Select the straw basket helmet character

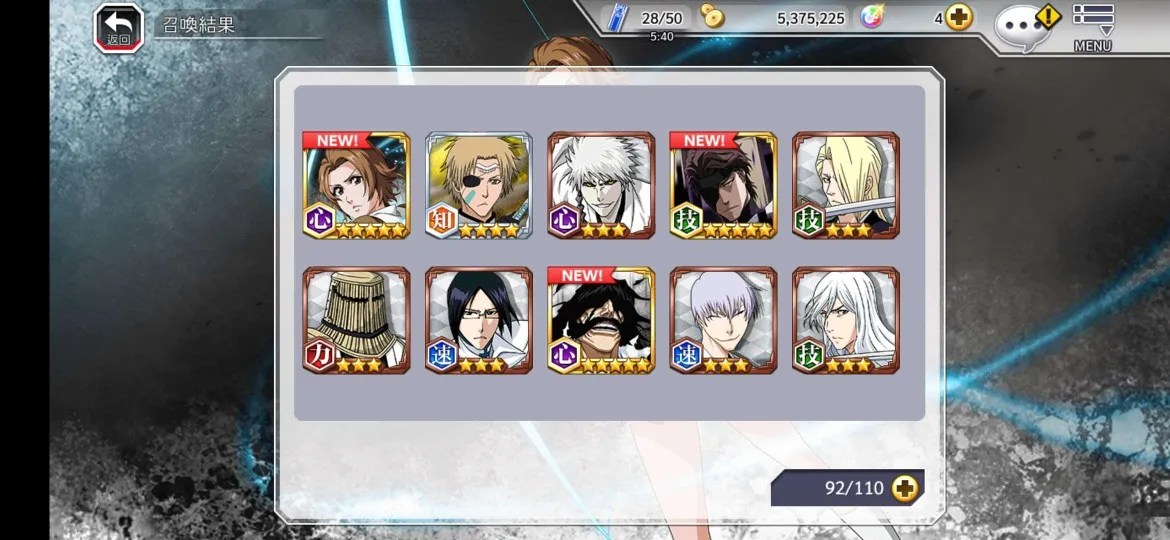tap(357, 320)
